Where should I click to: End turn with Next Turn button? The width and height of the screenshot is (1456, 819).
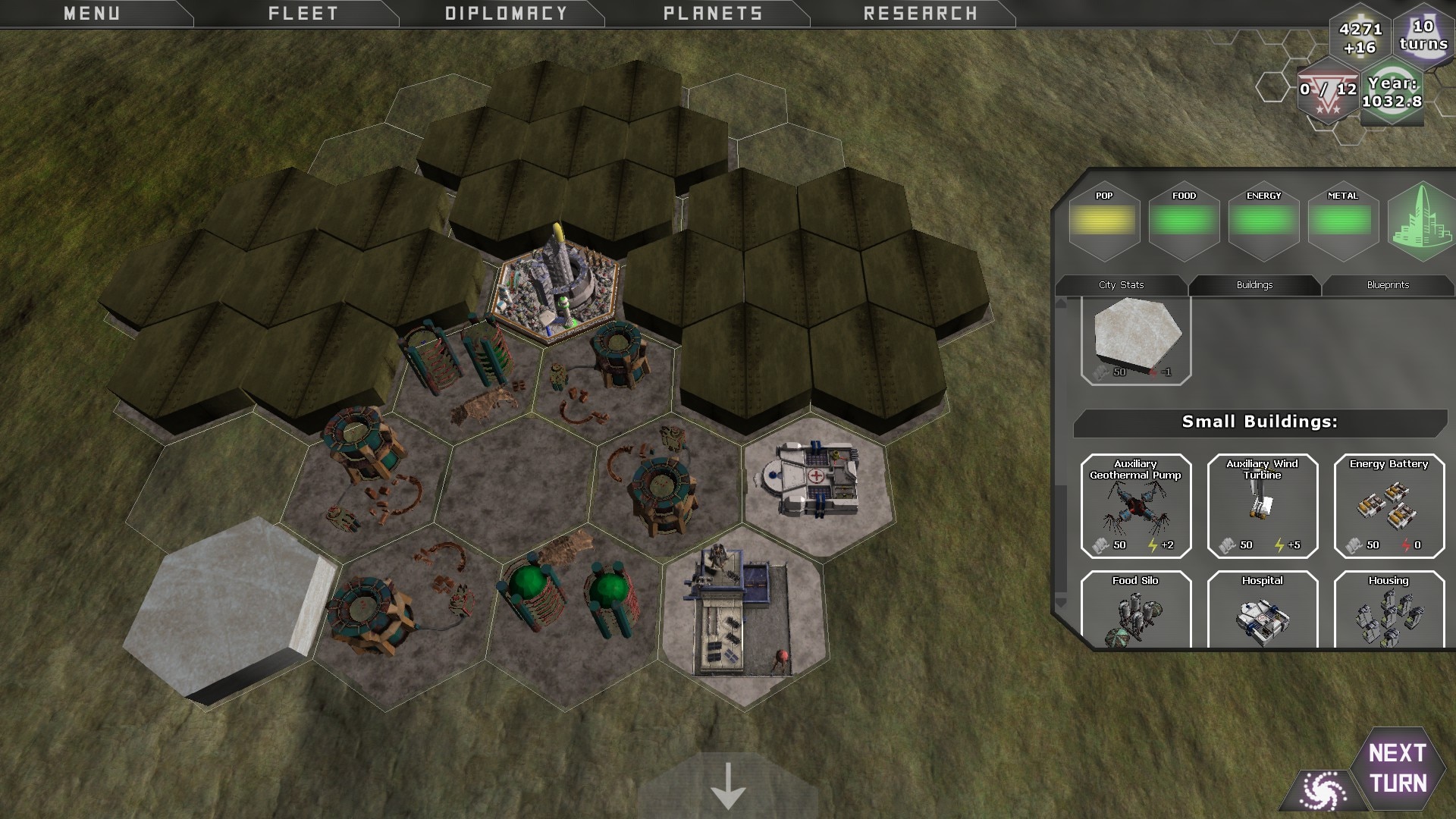click(x=1398, y=768)
